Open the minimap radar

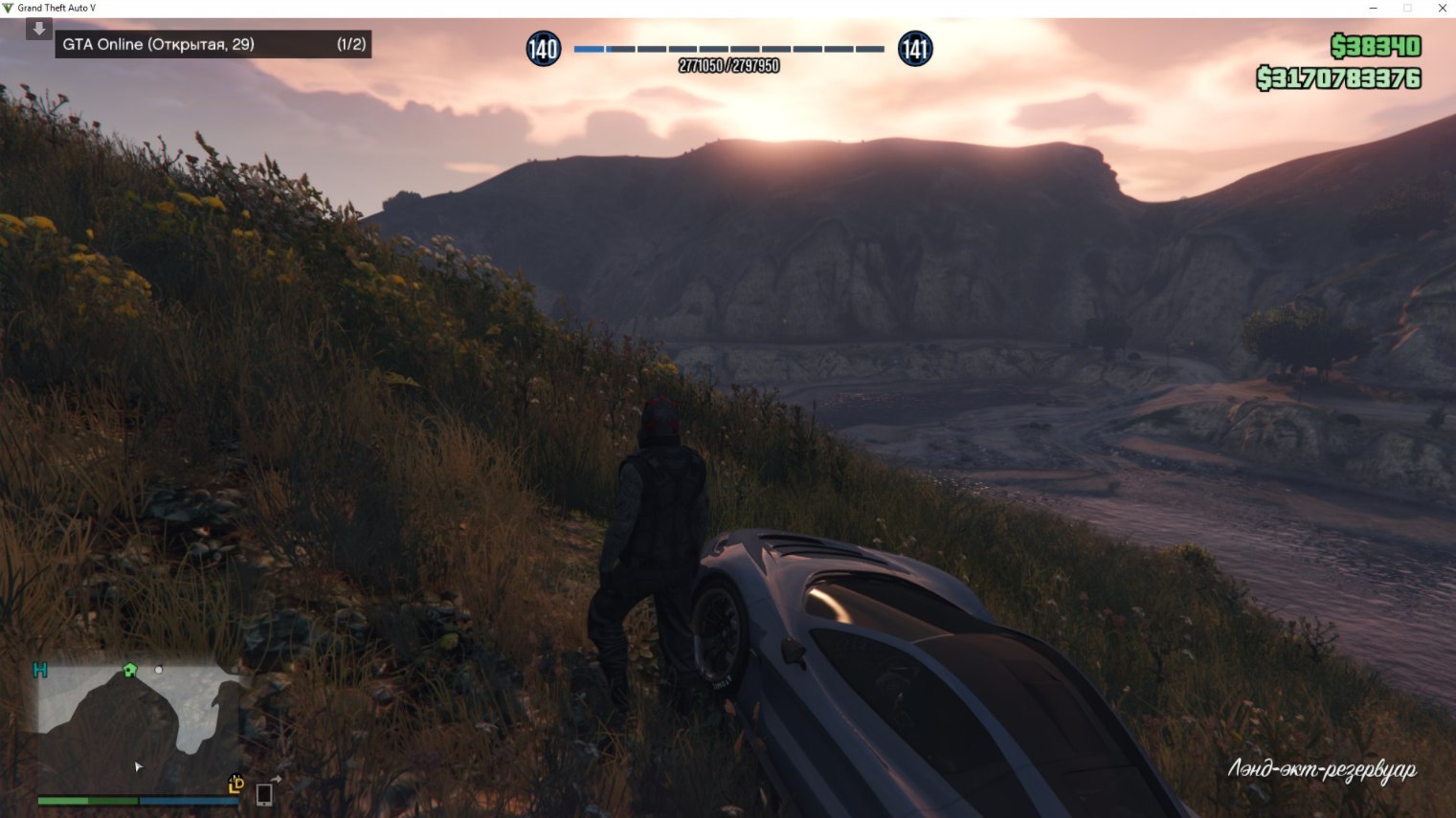coord(139,727)
